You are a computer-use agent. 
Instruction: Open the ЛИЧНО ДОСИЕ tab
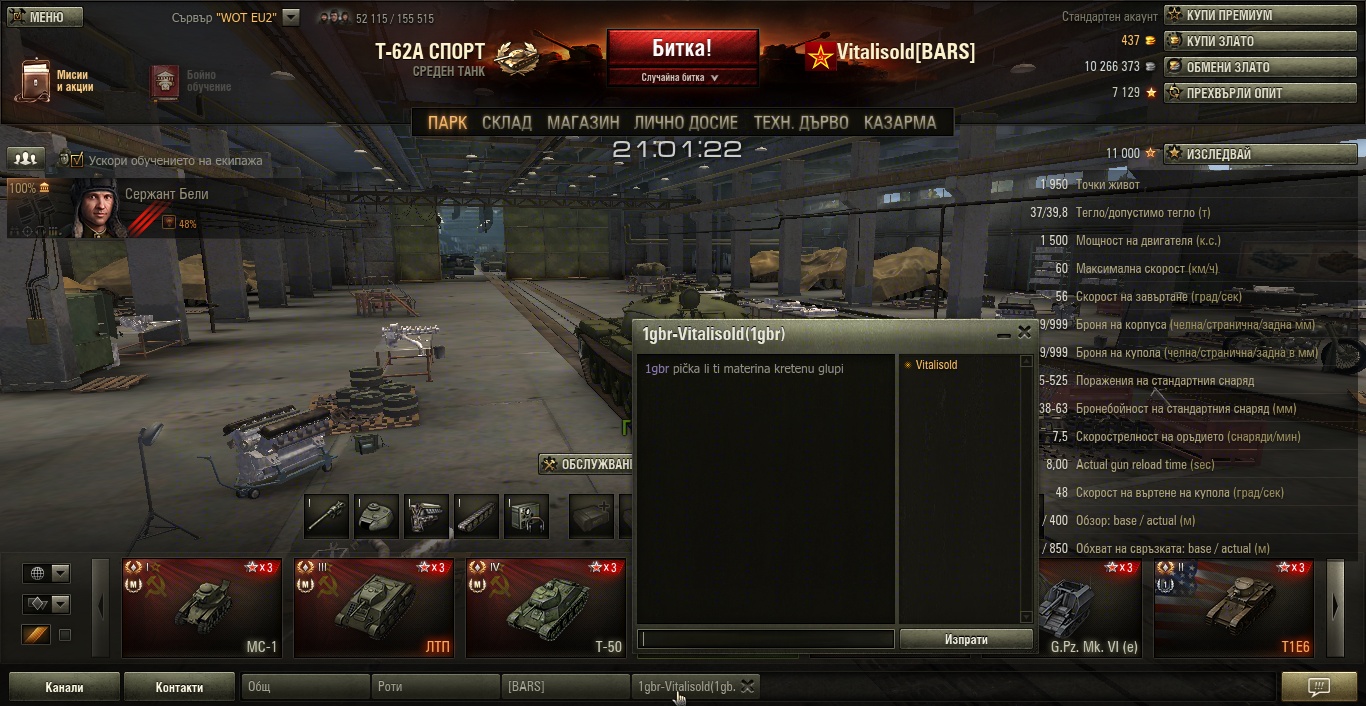[x=685, y=122]
